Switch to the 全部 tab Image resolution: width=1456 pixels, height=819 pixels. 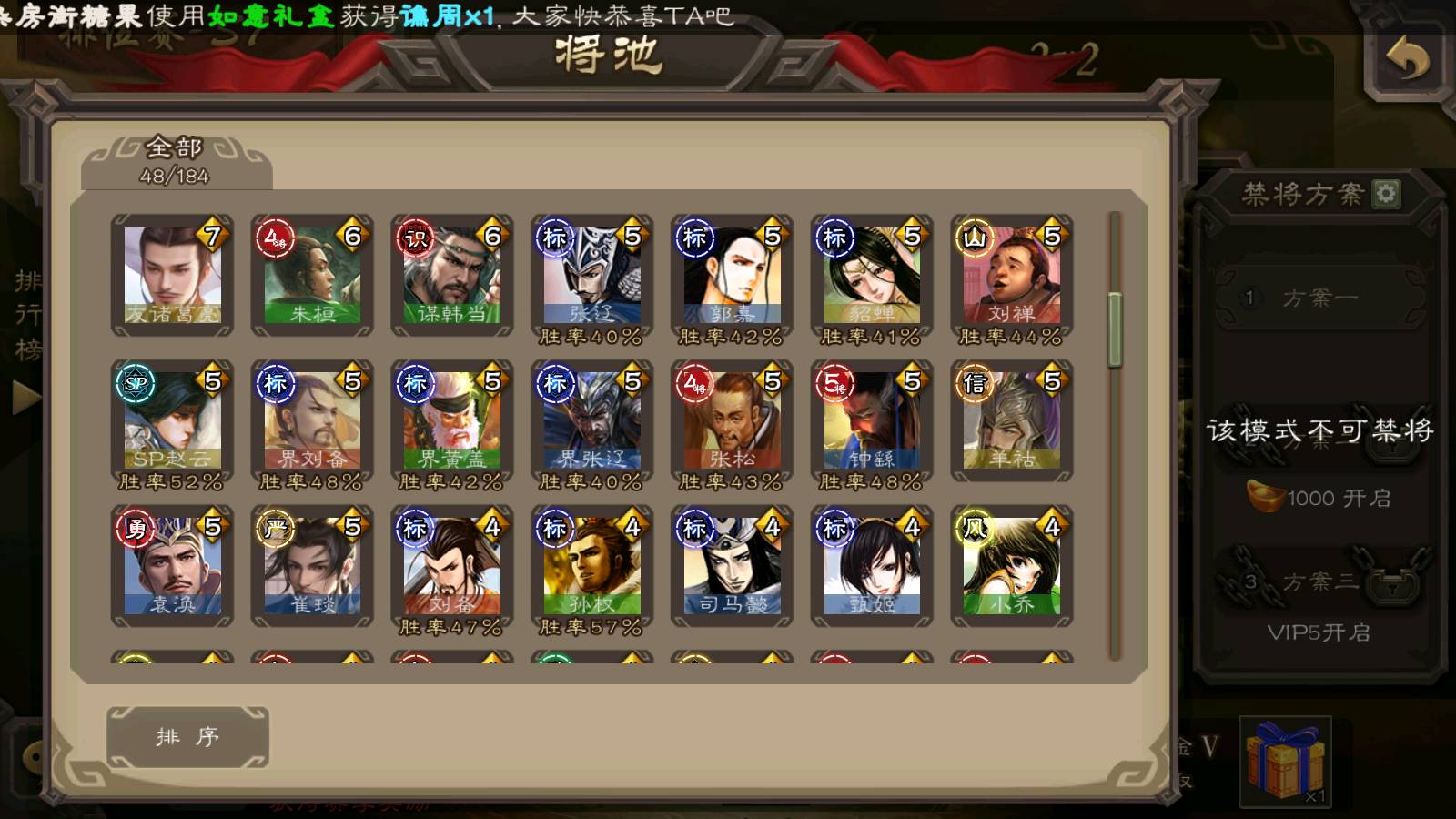coord(175,161)
